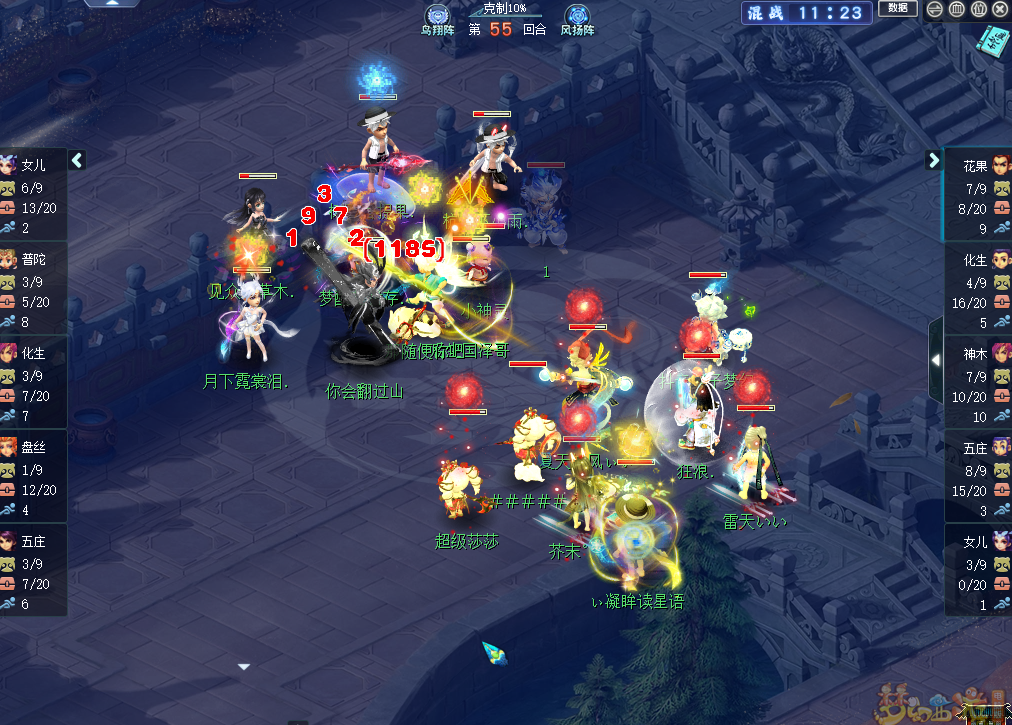This screenshot has height=725, width=1012.
Task: Inspect the 鸟翔阵 formation icon
Action: point(437,15)
